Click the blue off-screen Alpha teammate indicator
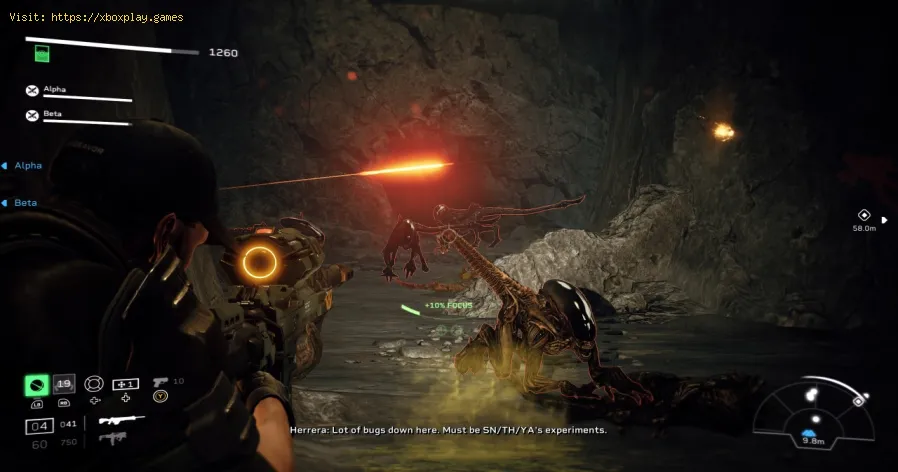The image size is (898, 472). point(22,166)
